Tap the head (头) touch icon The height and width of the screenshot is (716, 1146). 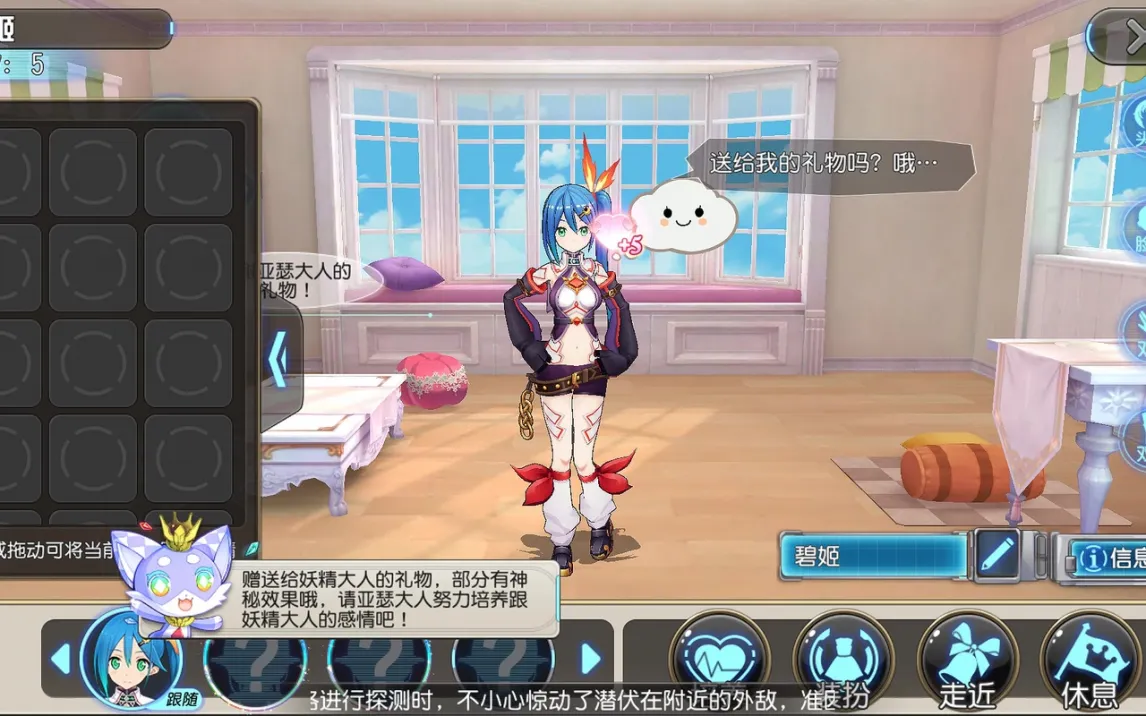click(x=1135, y=125)
